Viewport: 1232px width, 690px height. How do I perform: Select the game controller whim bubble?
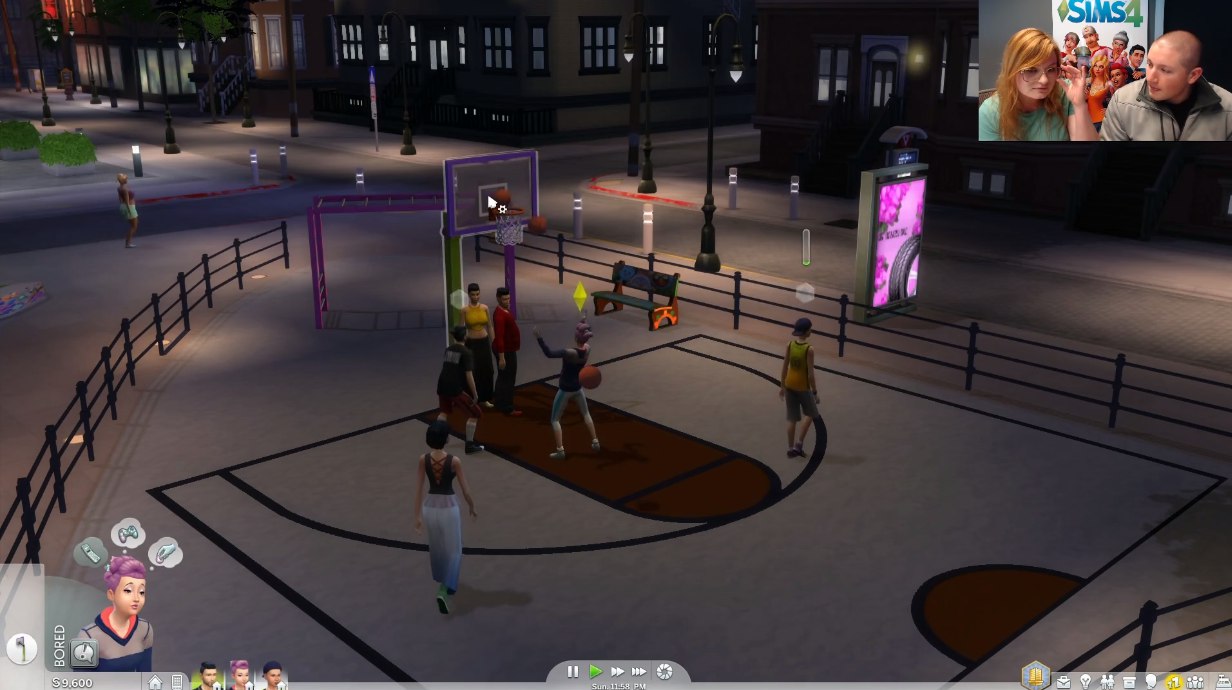128,533
